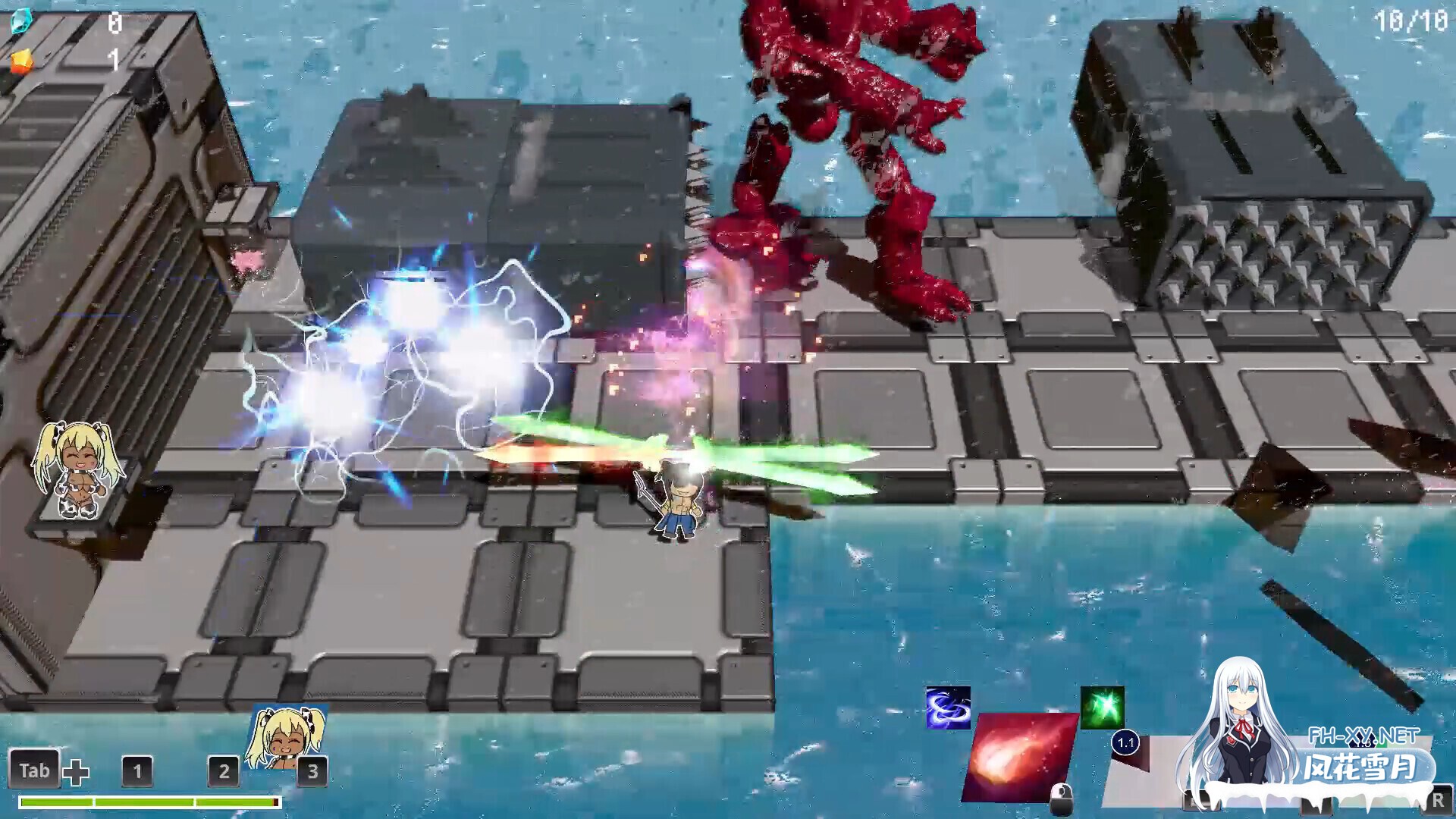Open the FH-XY.NET watermark link

click(1363, 736)
